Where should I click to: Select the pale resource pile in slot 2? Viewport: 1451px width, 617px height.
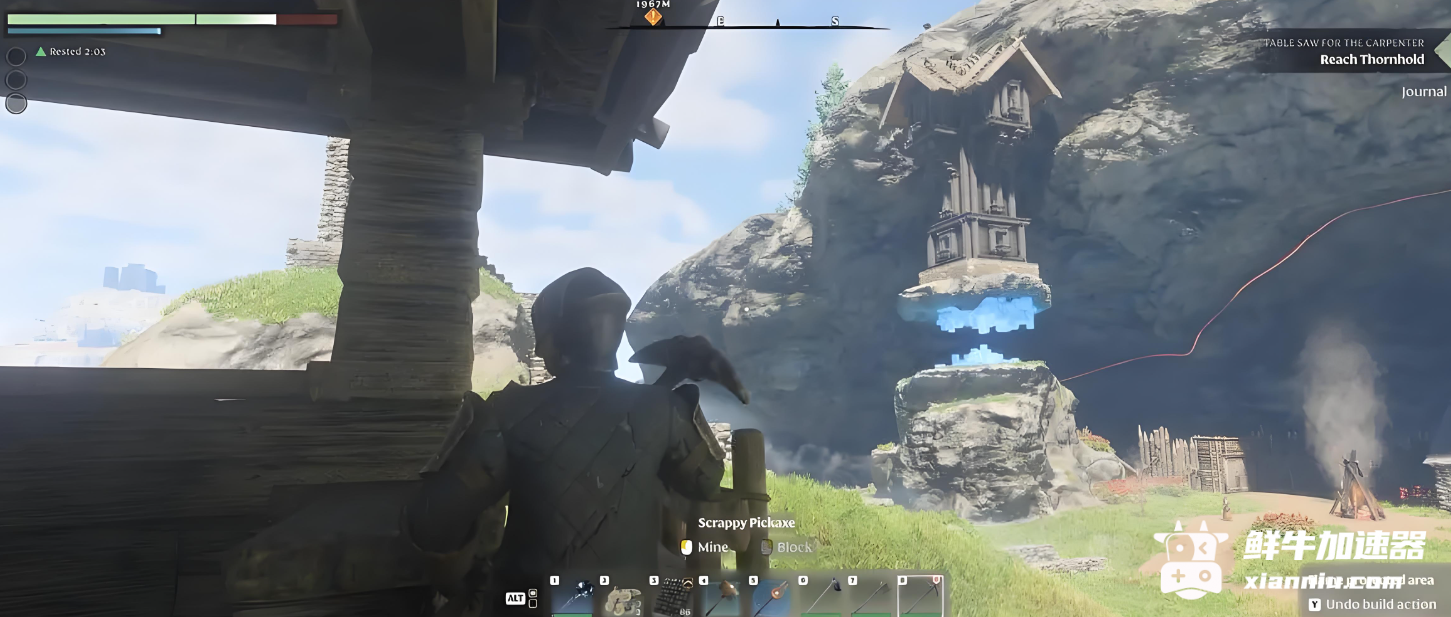point(622,597)
